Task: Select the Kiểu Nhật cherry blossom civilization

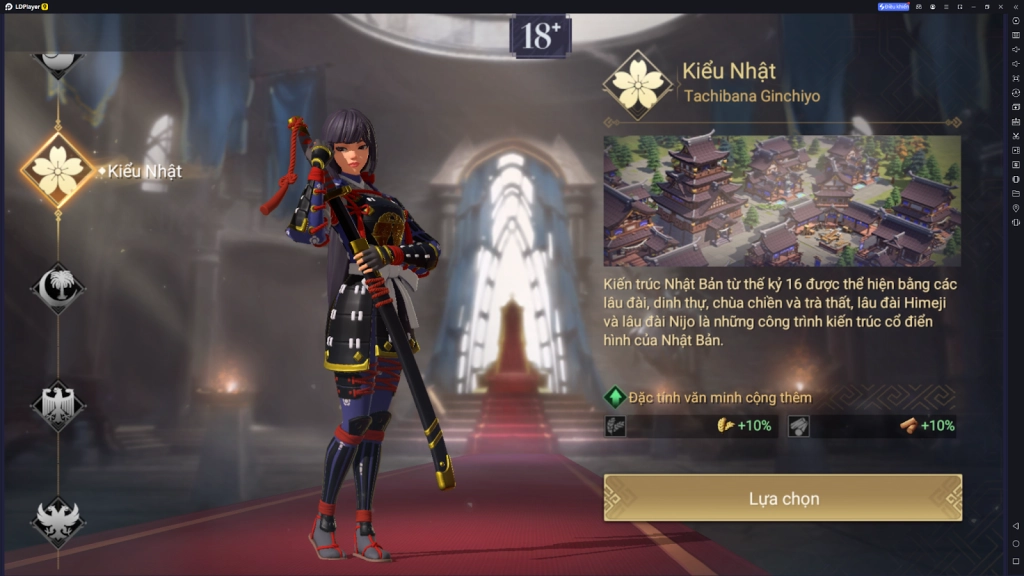Action: (x=59, y=170)
